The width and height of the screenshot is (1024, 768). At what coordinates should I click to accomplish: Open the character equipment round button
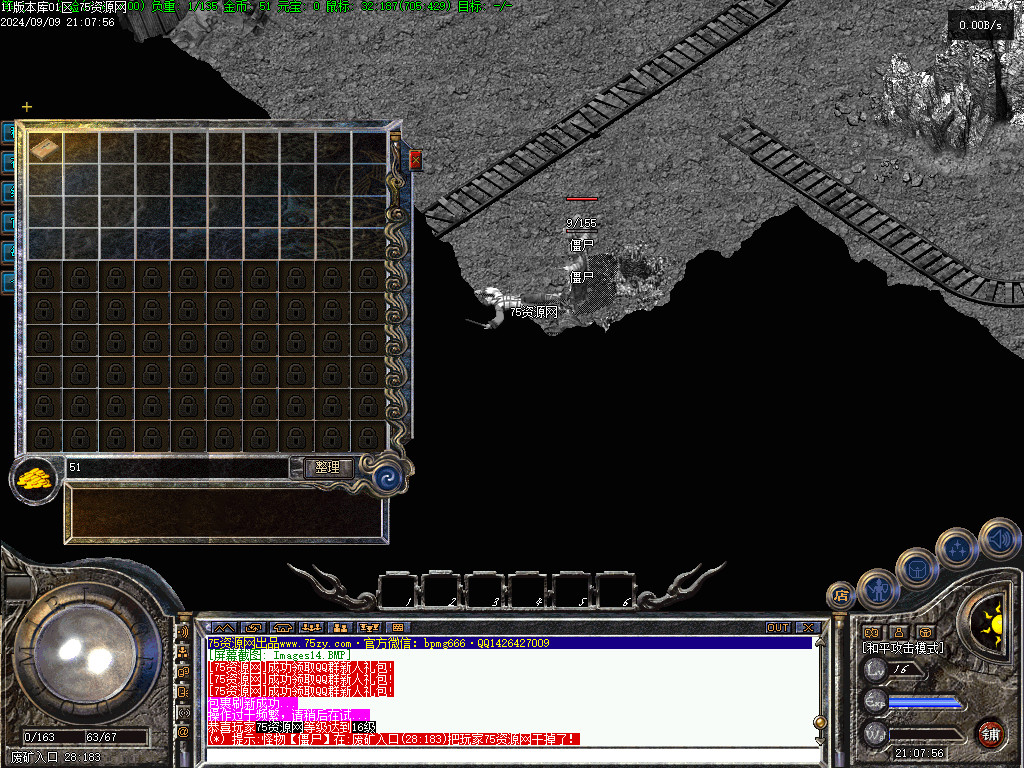click(878, 588)
